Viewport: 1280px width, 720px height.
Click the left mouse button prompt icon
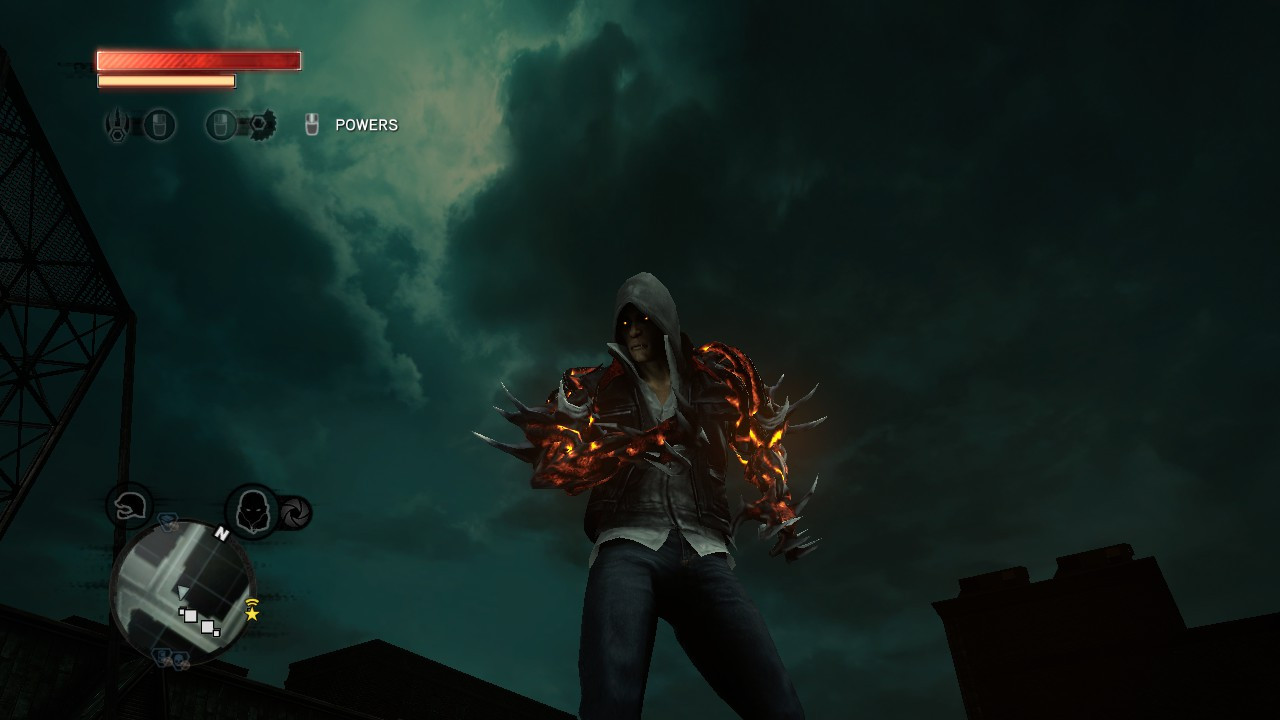[159, 123]
